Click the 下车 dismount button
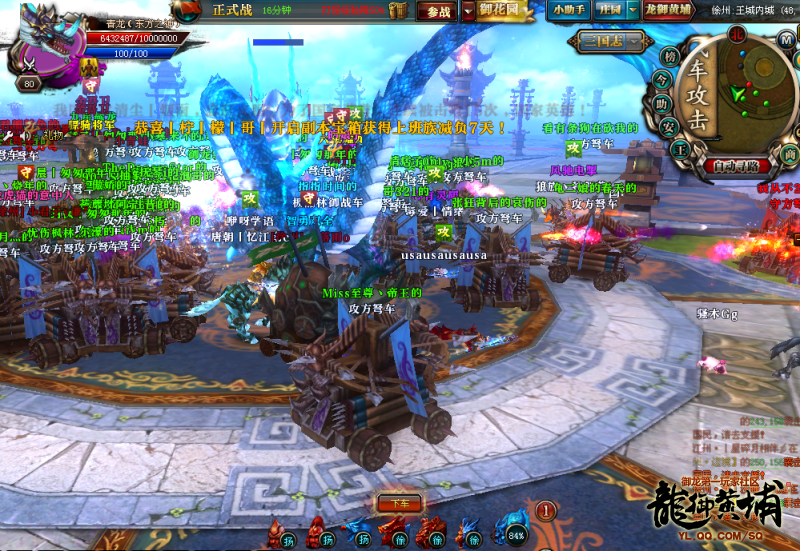The height and width of the screenshot is (551, 800). [399, 503]
